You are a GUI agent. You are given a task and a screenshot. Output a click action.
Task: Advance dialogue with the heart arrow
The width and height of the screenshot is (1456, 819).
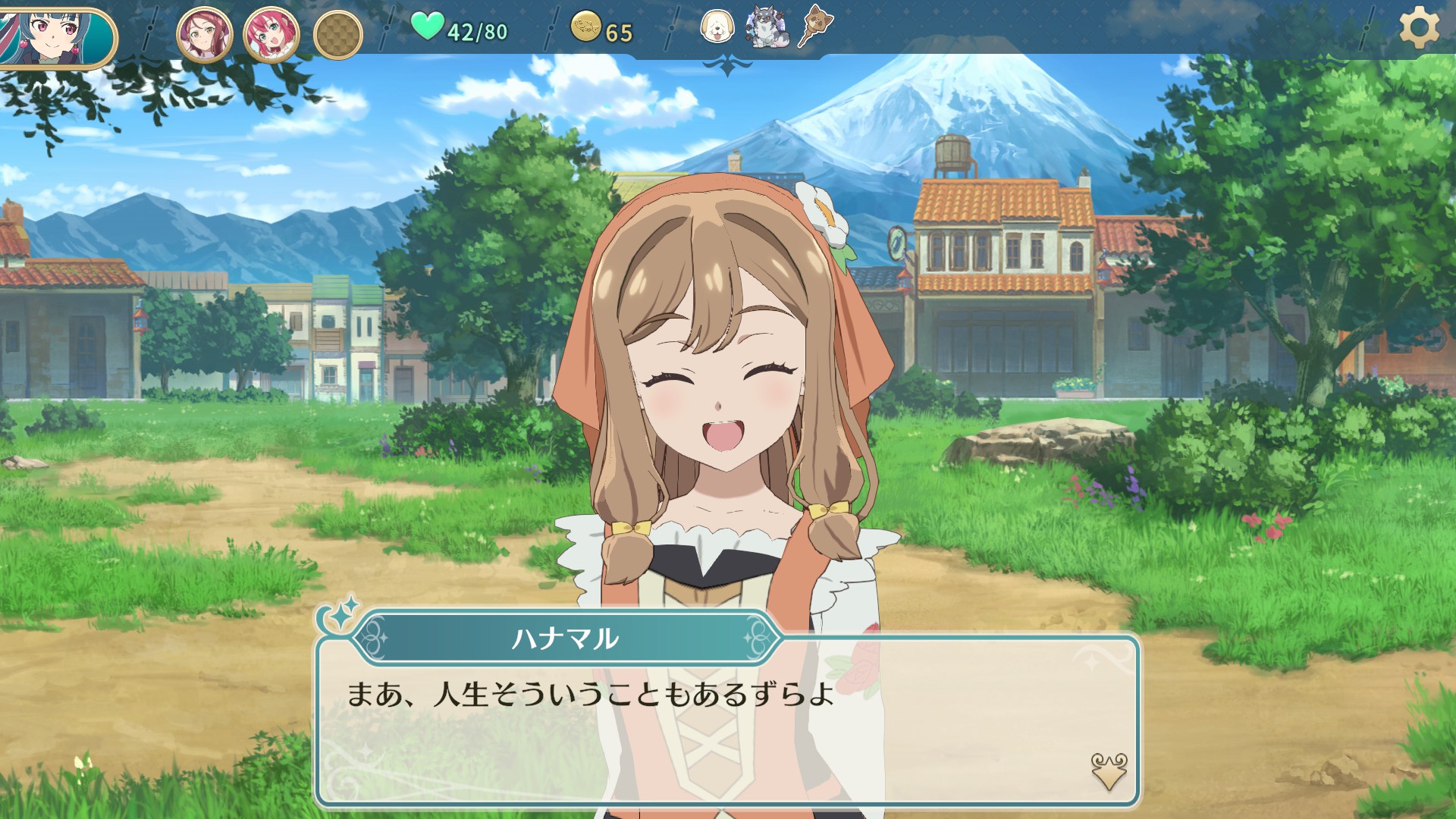pyautogui.click(x=1108, y=771)
